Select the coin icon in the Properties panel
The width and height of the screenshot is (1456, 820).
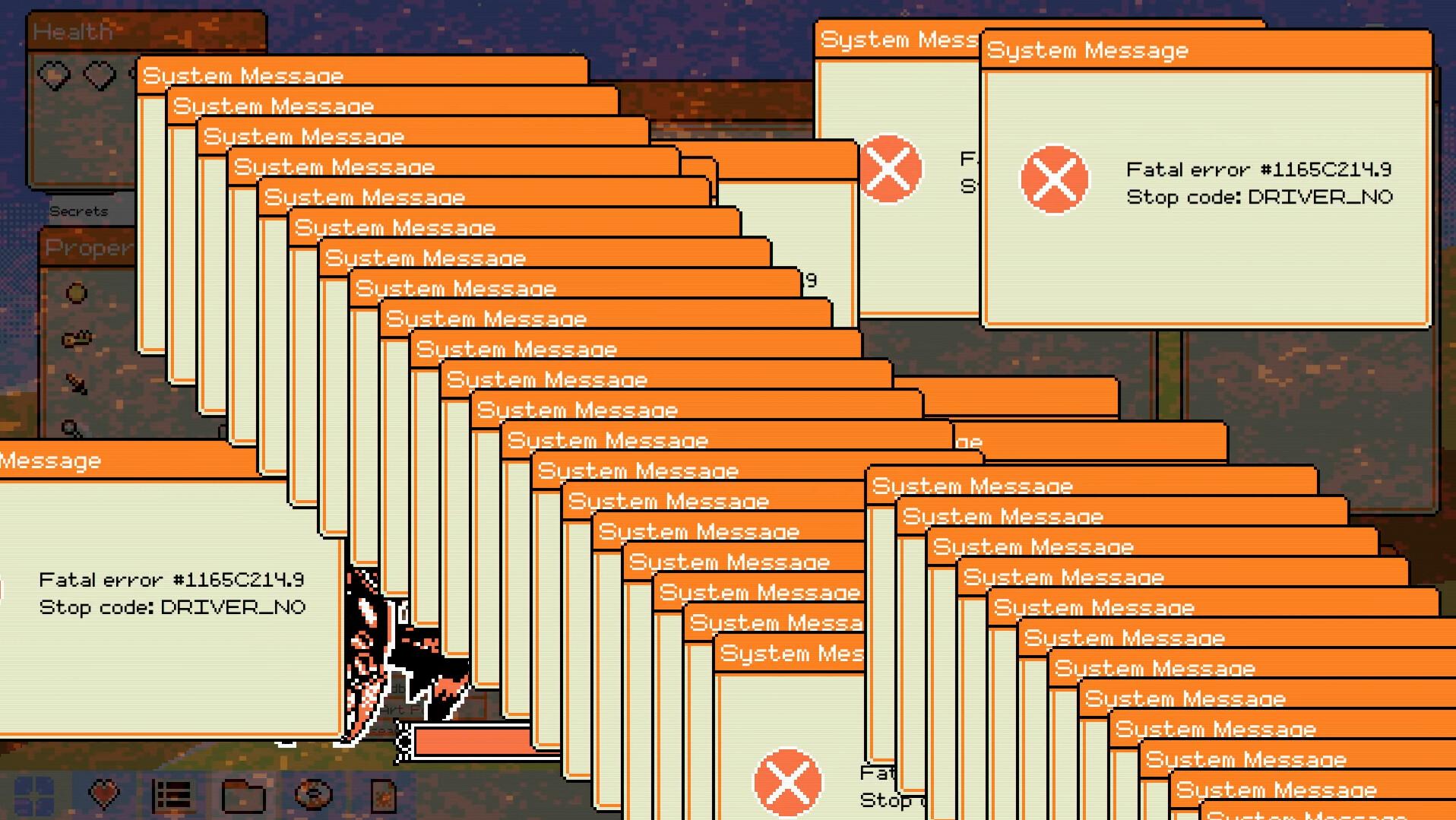[76, 291]
